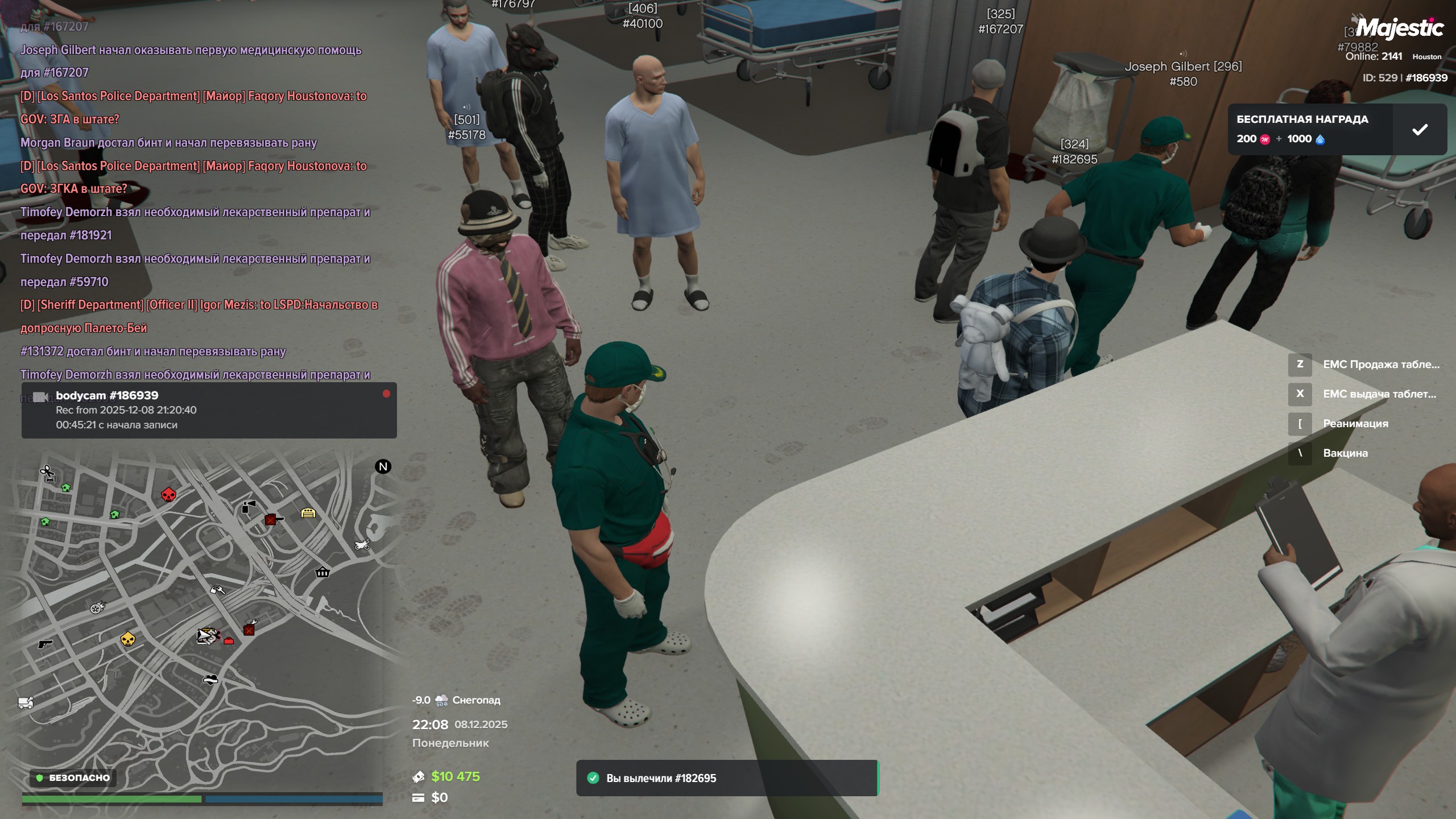Select the yellow skull map marker
This screenshot has width=1456, height=819.
[x=128, y=640]
